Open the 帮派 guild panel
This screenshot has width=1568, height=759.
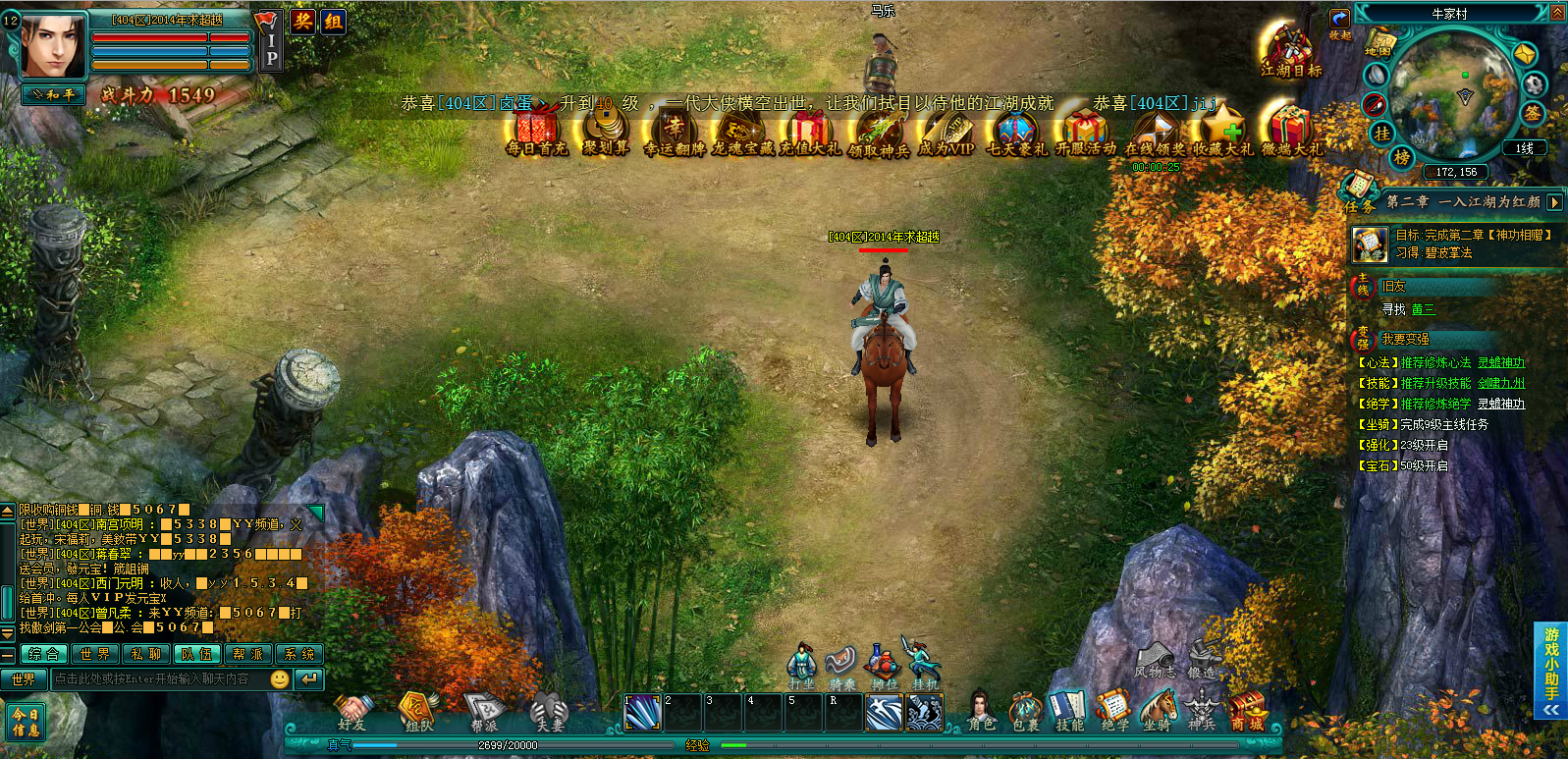point(483,711)
